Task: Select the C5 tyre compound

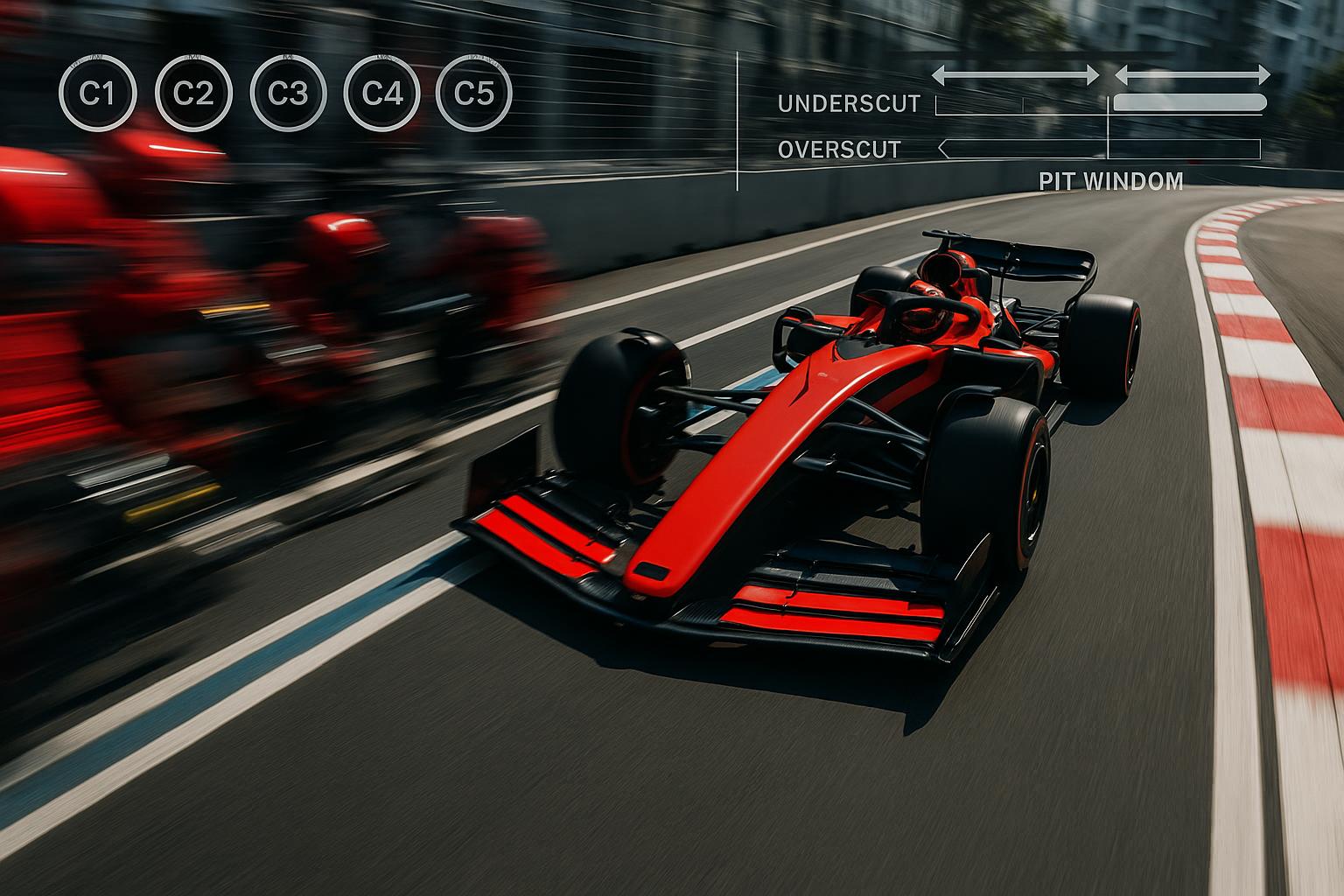Action: 474,93
